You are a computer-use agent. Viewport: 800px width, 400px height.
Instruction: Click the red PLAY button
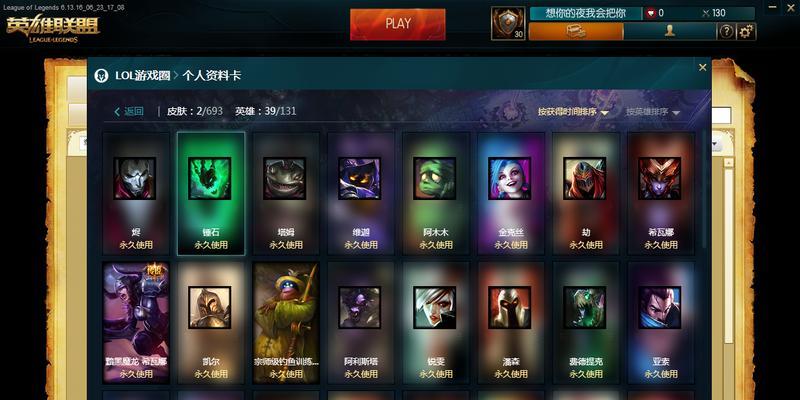[398, 24]
